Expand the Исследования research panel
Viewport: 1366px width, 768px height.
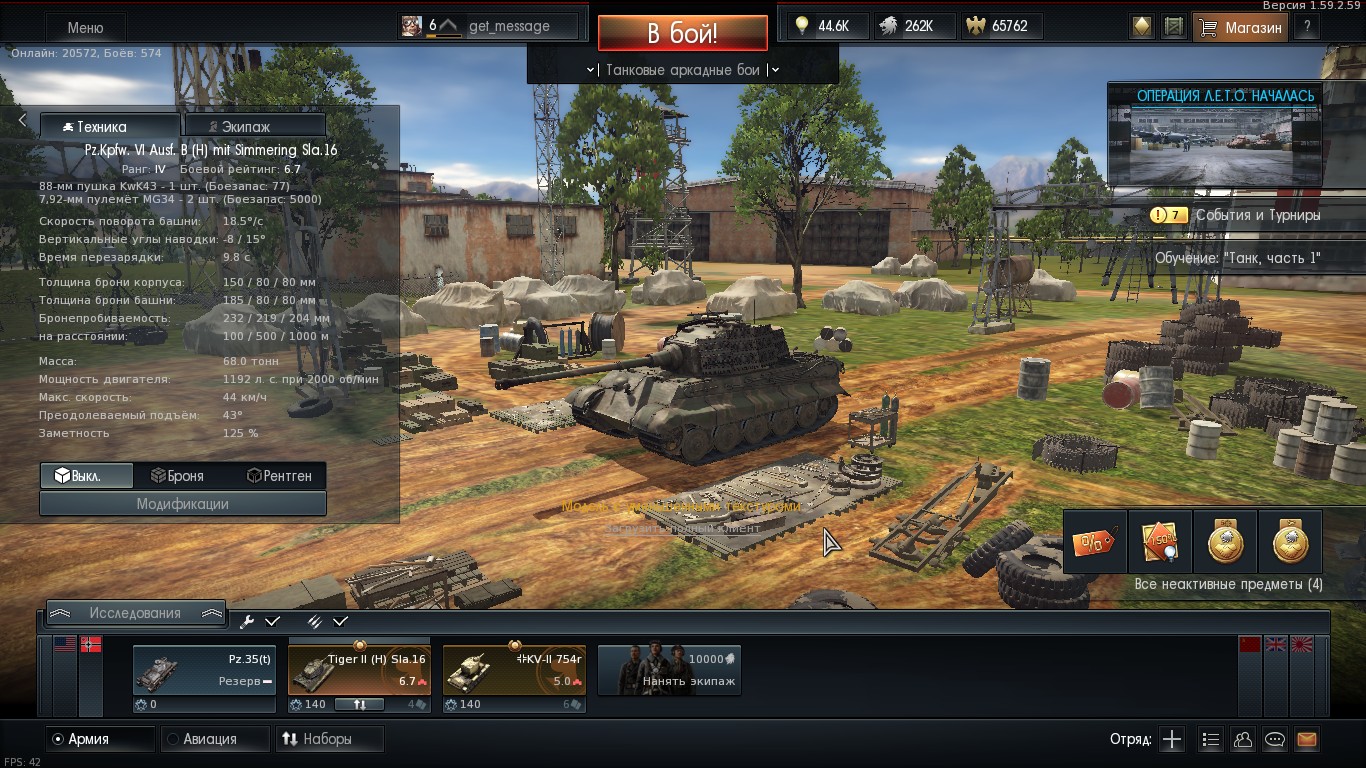point(135,613)
